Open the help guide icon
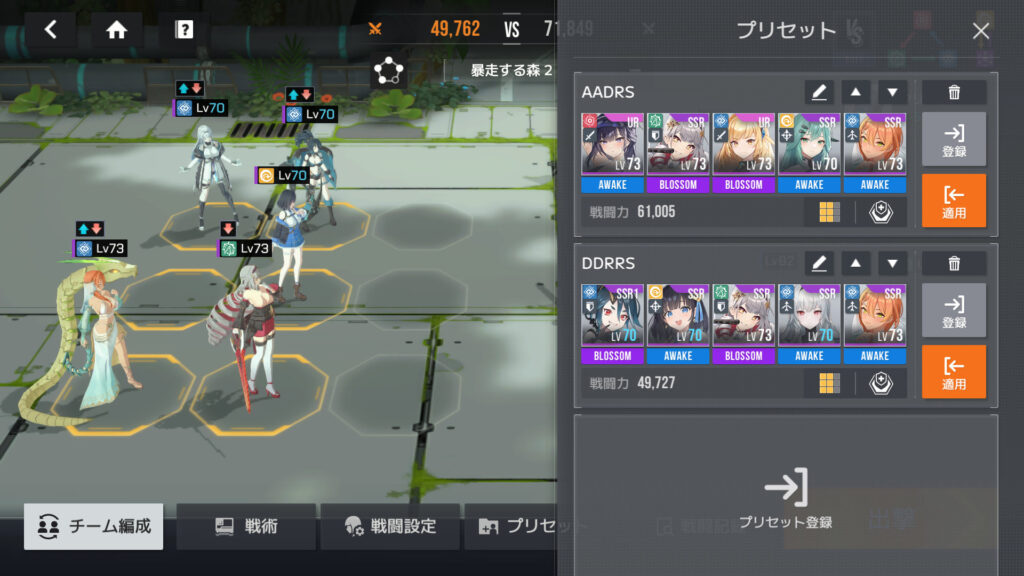The width and height of the screenshot is (1024, 576). (184, 30)
